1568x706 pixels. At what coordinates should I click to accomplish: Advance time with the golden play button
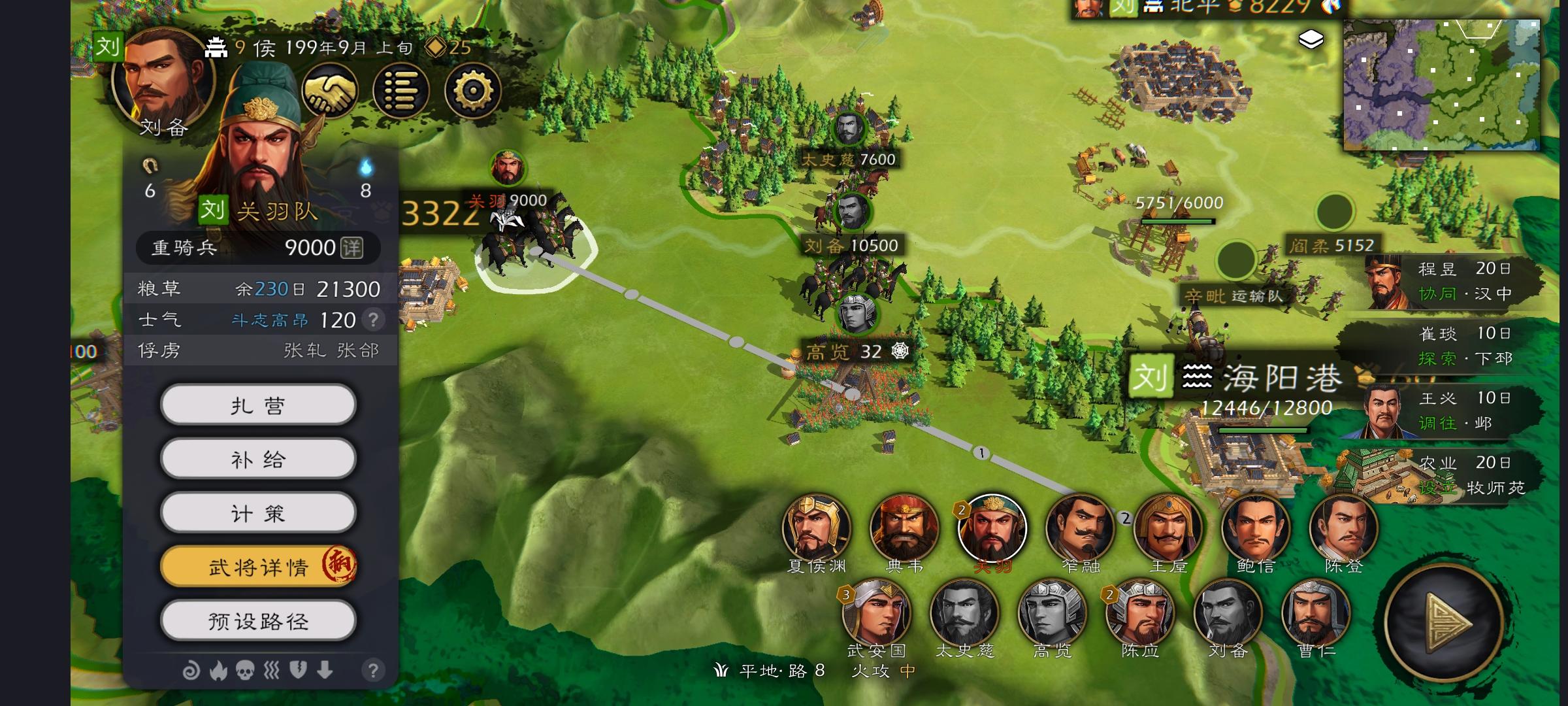click(x=1444, y=621)
